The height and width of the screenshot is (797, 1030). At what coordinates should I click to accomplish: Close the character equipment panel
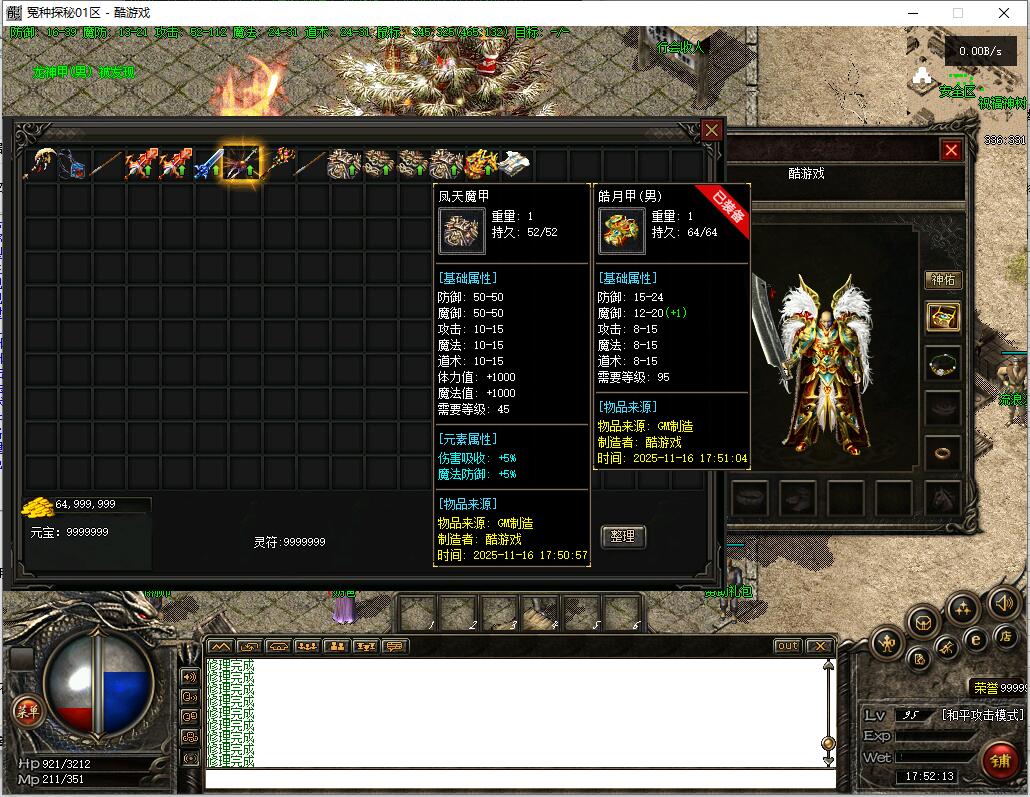tap(951, 150)
